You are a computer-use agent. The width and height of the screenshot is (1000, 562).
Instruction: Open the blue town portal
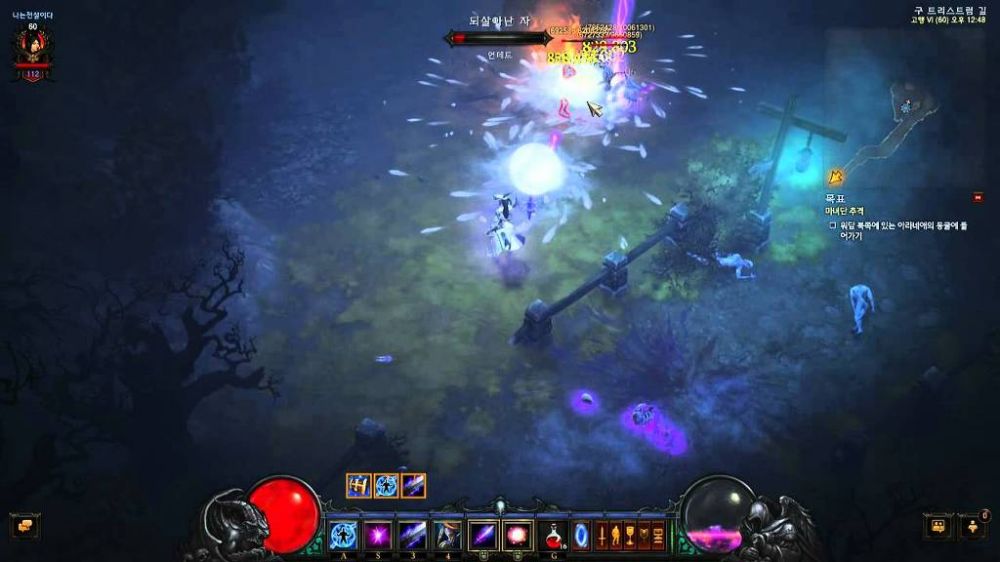point(581,535)
